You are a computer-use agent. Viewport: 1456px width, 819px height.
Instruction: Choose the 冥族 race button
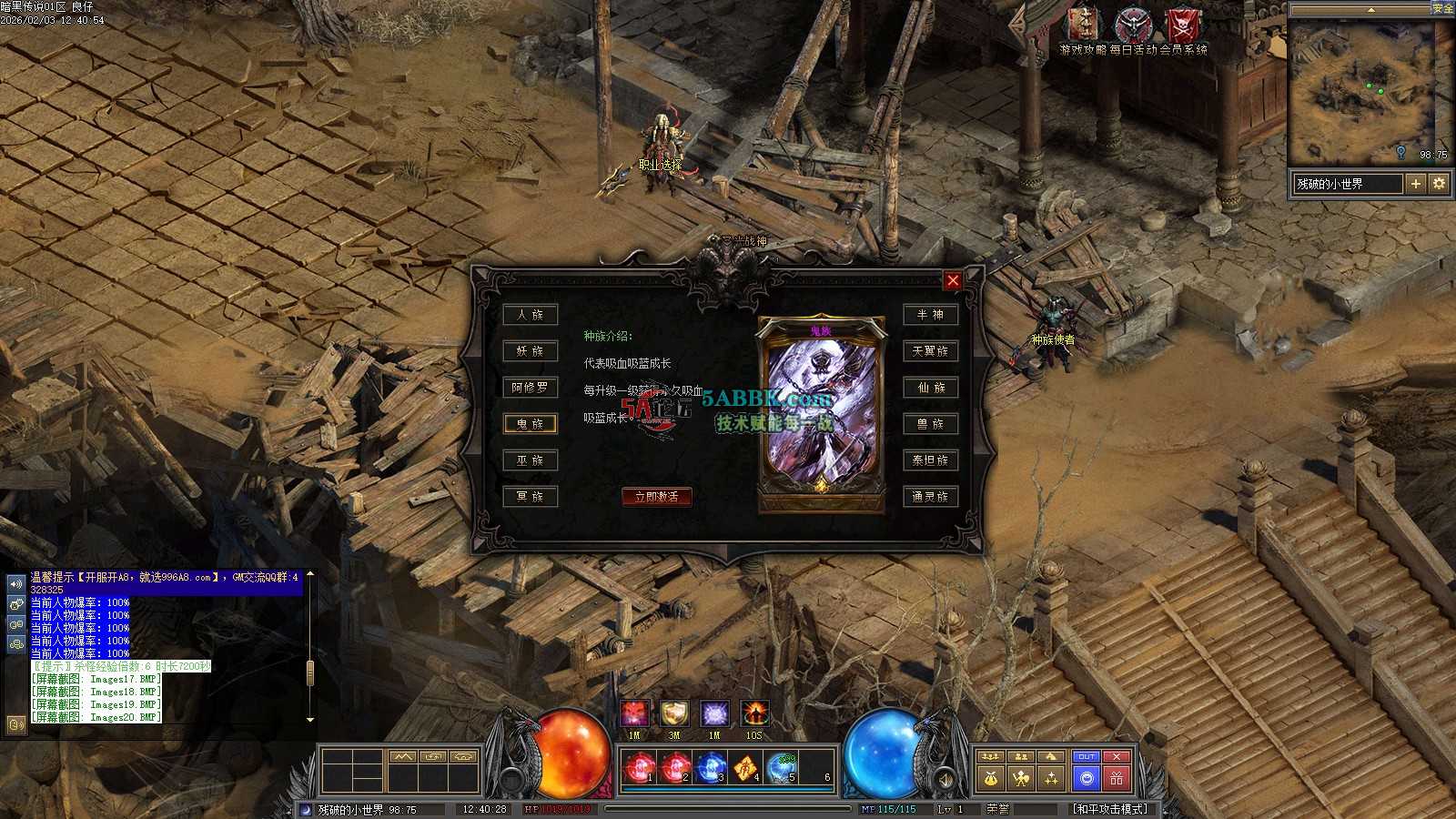point(530,497)
